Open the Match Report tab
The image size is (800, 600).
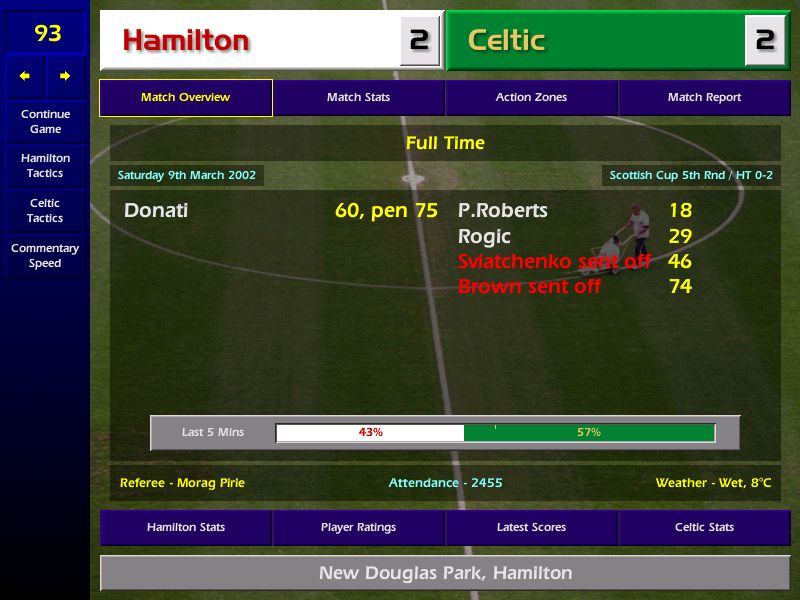[704, 98]
